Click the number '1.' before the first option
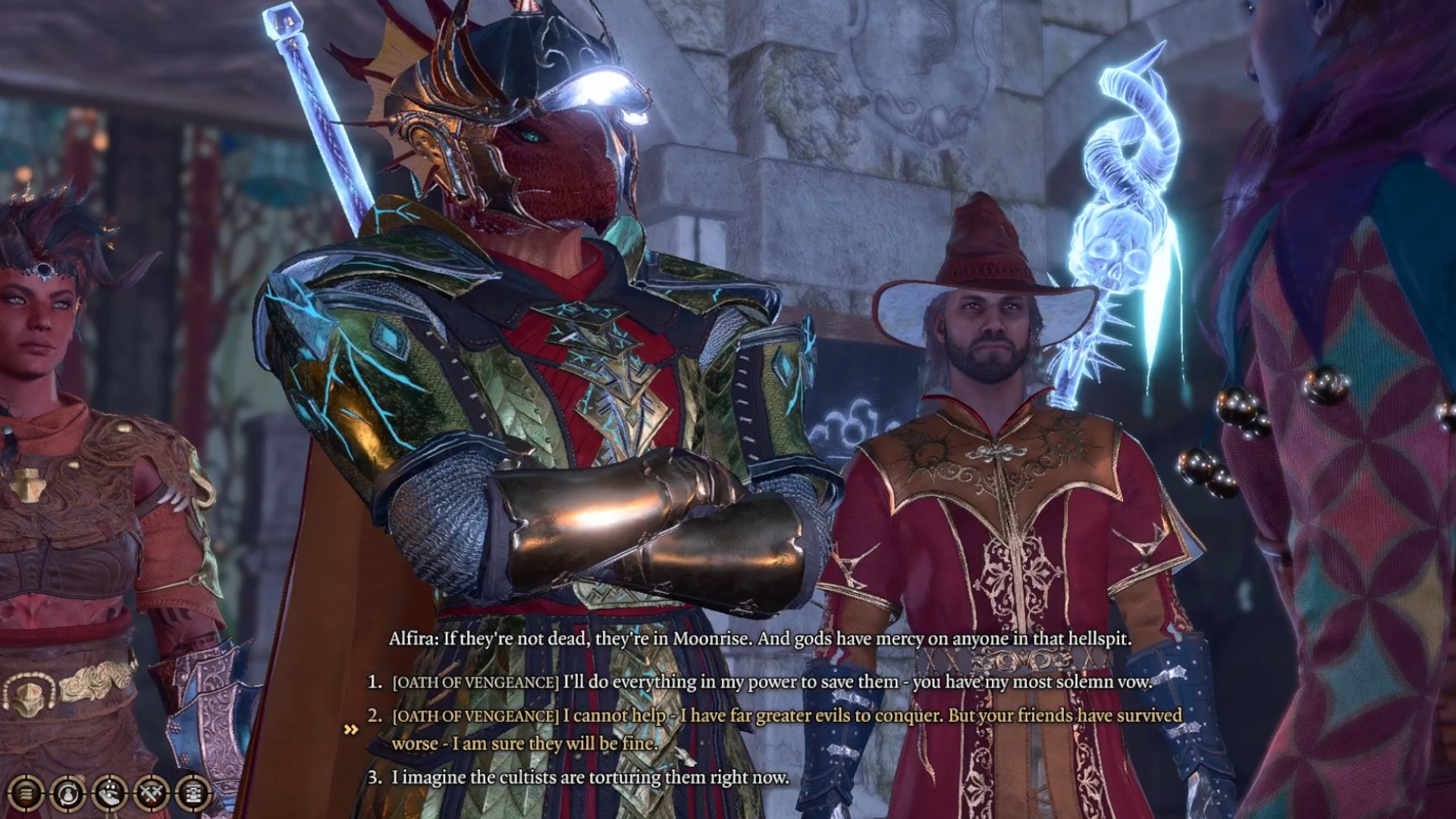This screenshot has width=1456, height=819. pyautogui.click(x=373, y=682)
